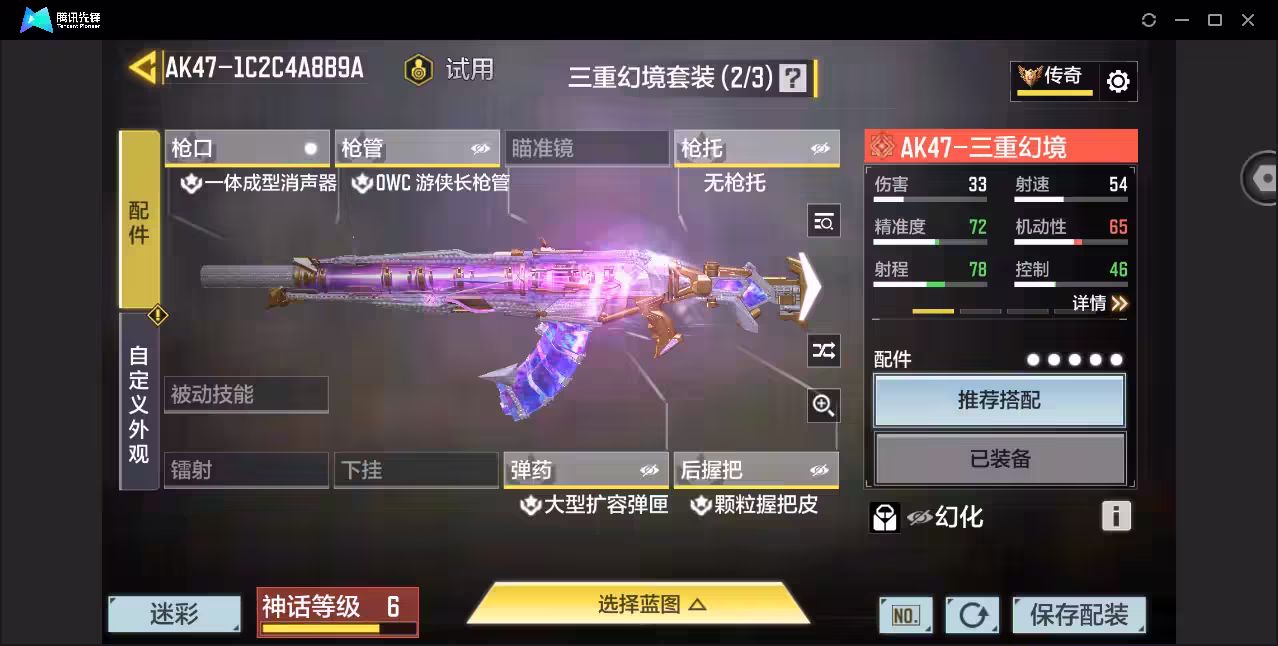This screenshot has width=1278, height=646.
Task: Zoom in with the magnifier icon
Action: click(823, 405)
